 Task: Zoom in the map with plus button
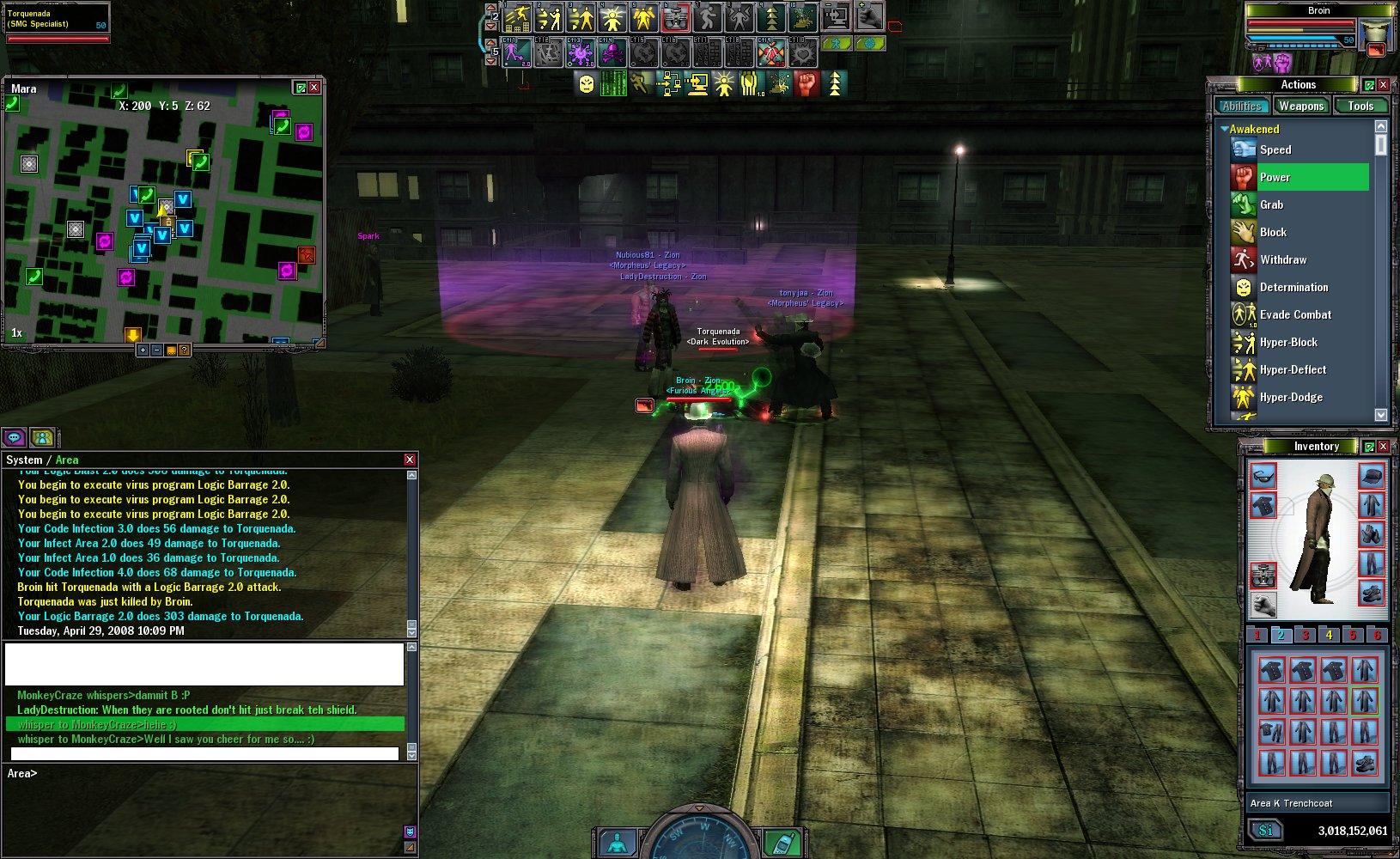[x=143, y=350]
